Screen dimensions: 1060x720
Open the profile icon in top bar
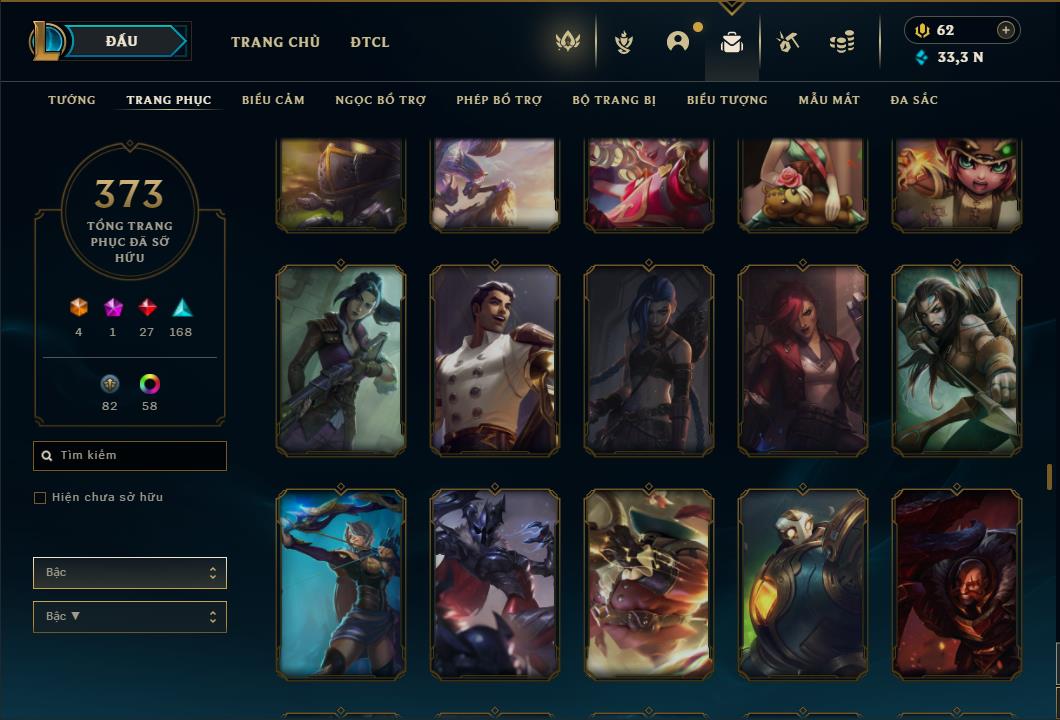(678, 42)
